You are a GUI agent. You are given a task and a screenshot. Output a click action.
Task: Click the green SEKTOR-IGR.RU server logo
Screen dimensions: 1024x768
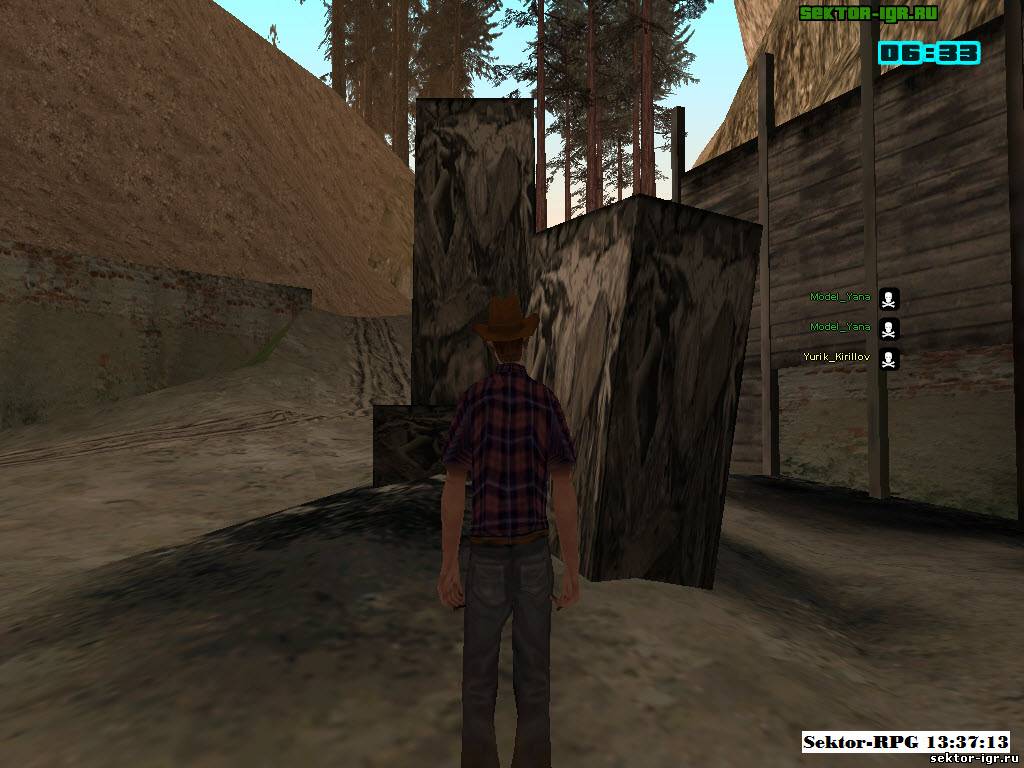coord(868,13)
